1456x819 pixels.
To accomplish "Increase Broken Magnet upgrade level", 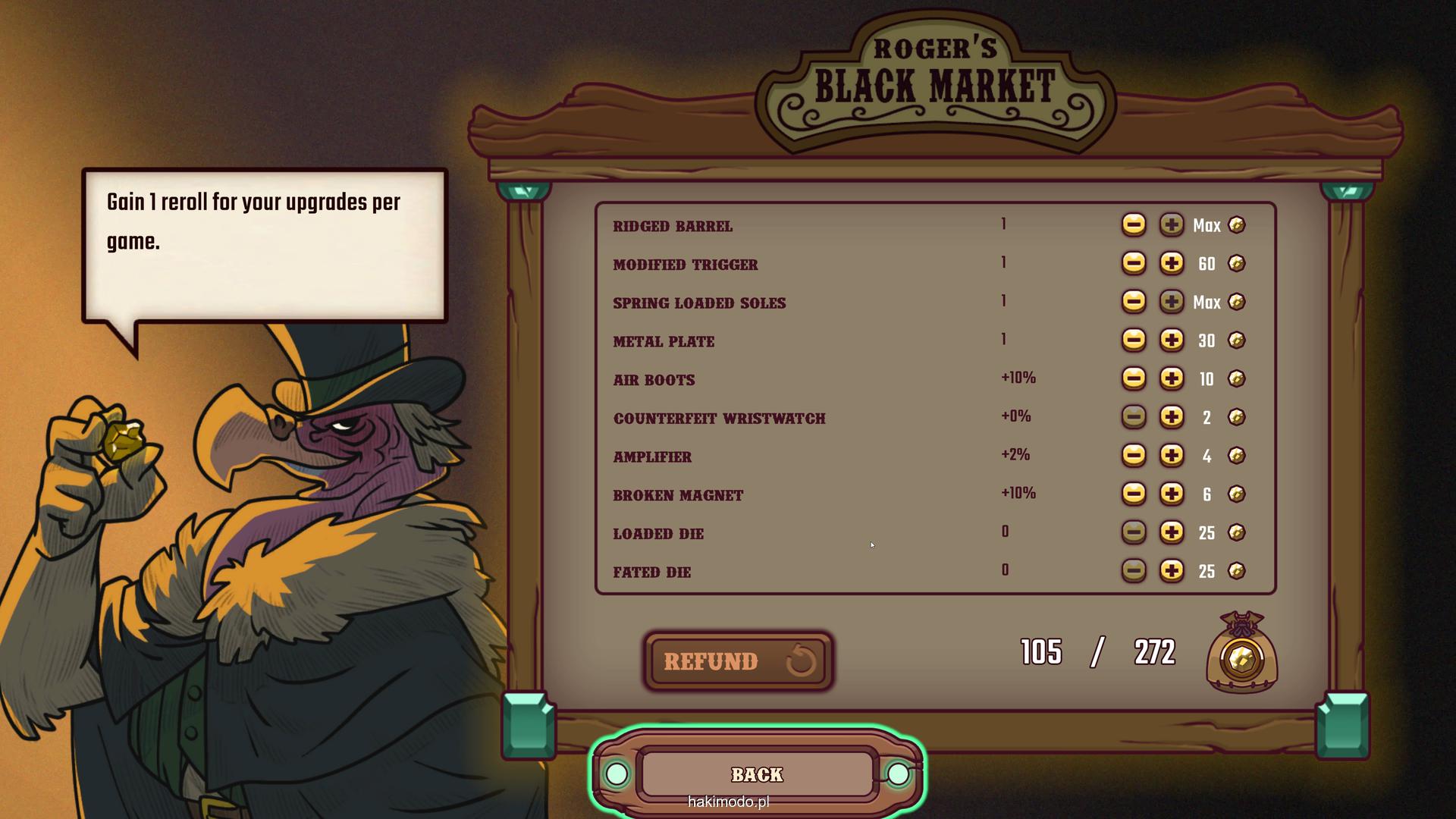I will coord(1171,494).
